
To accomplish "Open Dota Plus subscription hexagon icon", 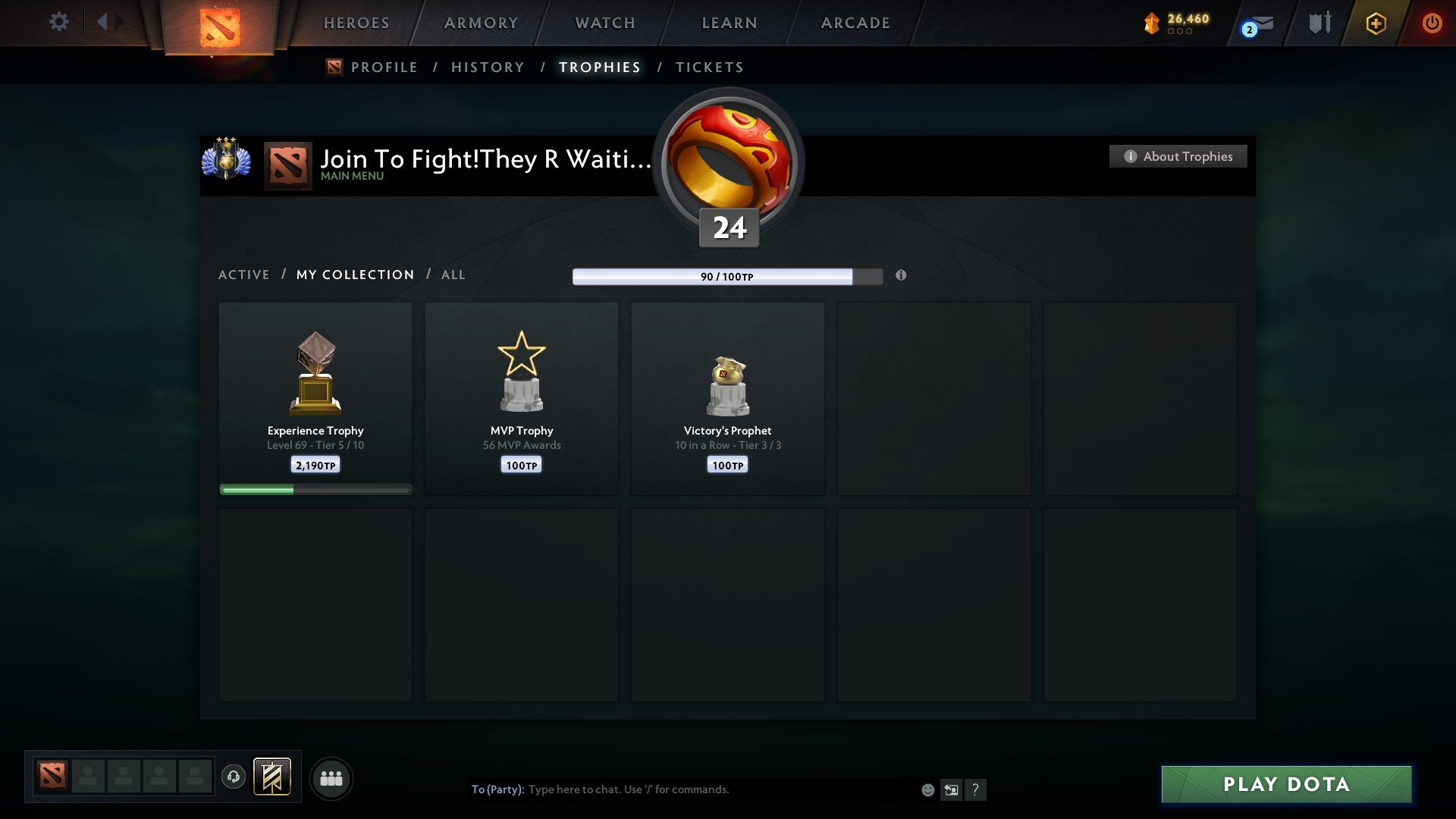I will (1376, 23).
